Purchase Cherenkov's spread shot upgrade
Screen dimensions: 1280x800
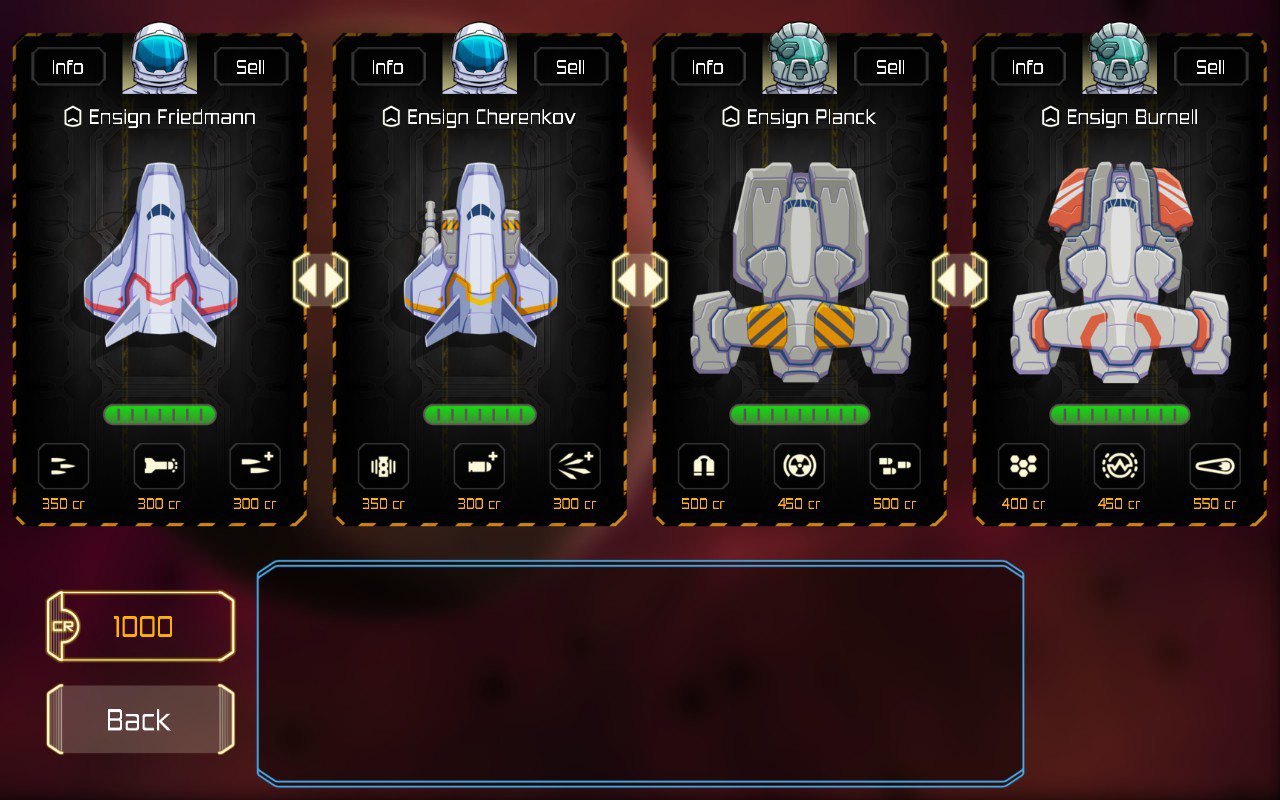575,467
